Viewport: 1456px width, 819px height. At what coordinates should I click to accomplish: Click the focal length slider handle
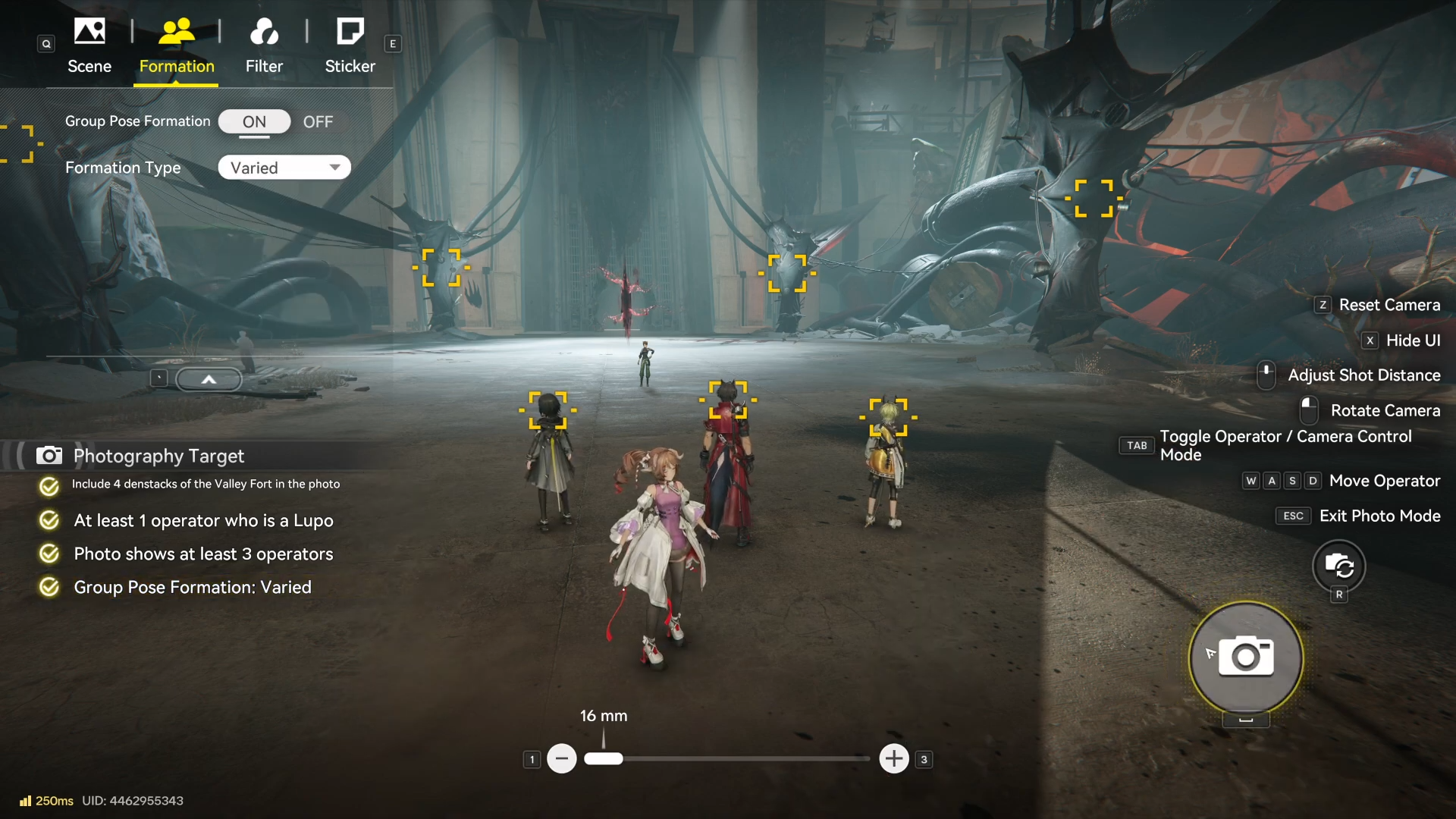coord(604,758)
